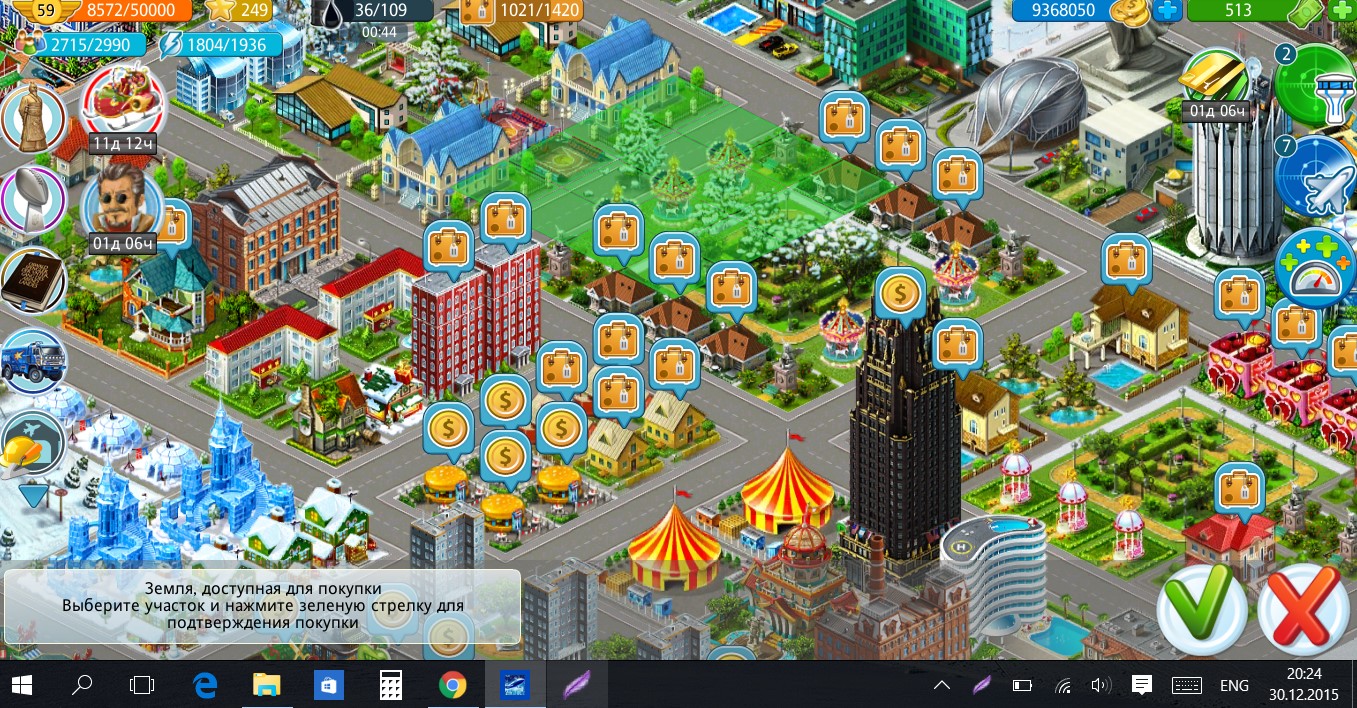The image size is (1357, 708).
Task: Expand the side menu with the blue arrow
Action: coord(33,494)
